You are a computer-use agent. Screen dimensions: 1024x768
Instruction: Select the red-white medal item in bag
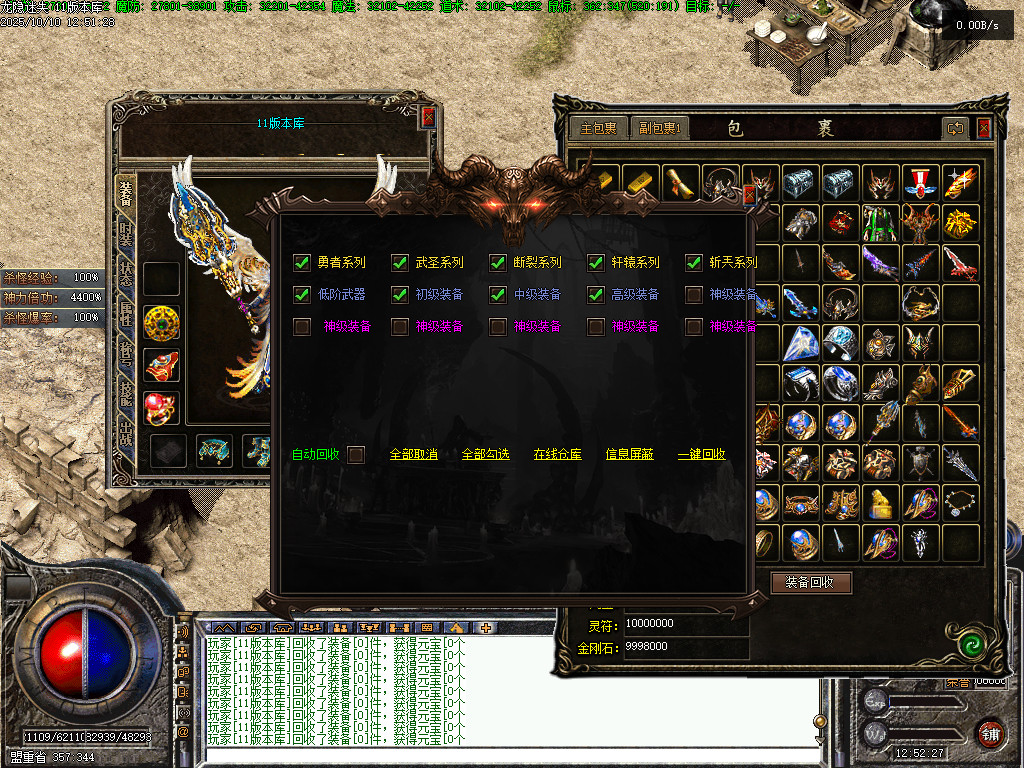[920, 183]
